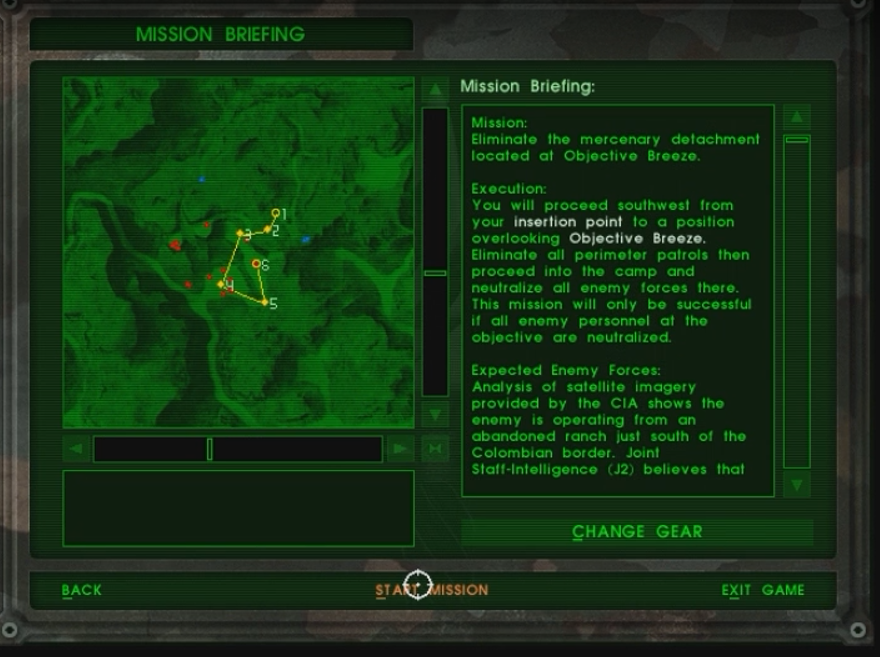Click the briefing text scroll-up arrow

point(796,117)
